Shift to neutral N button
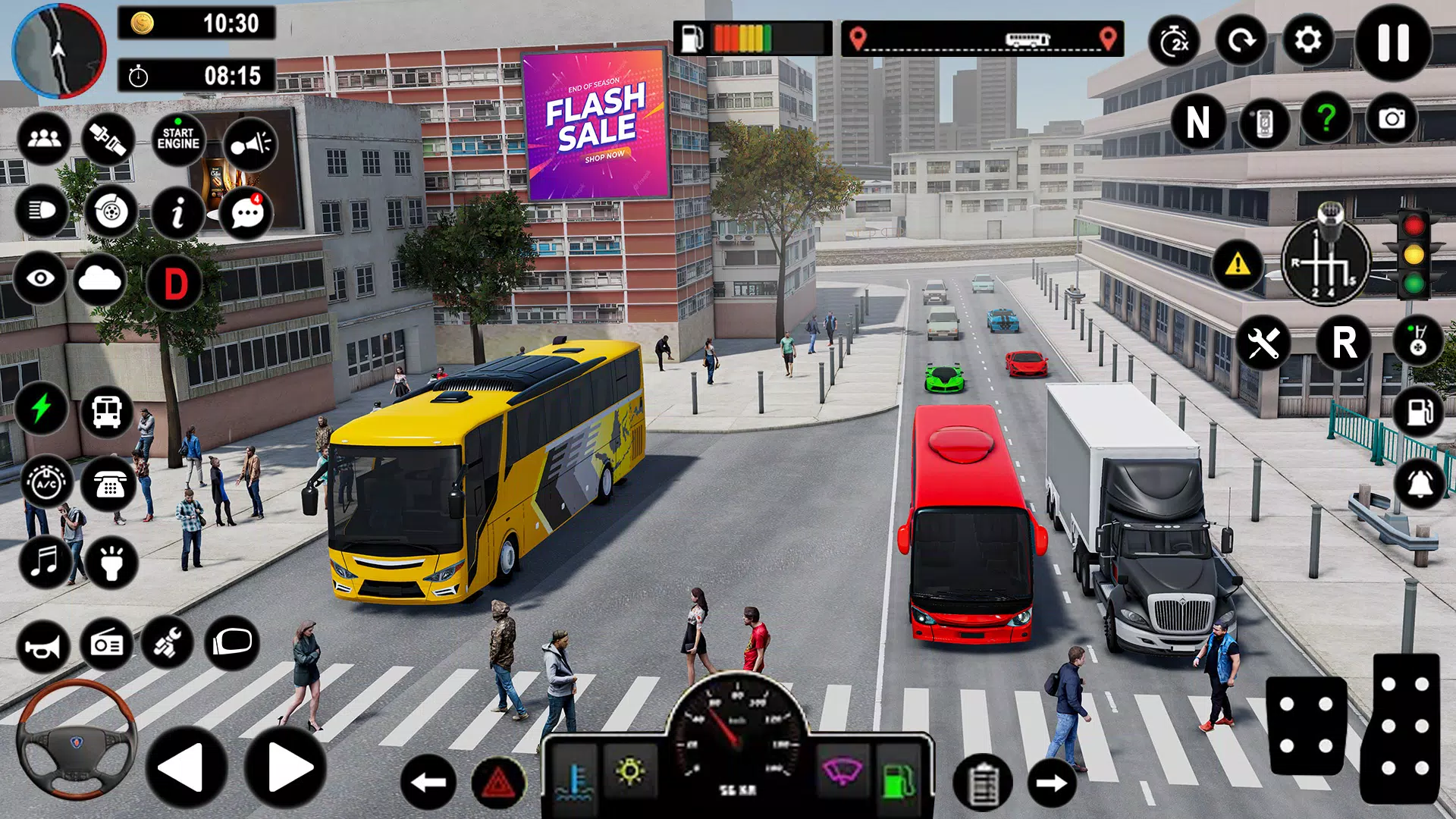Viewport: 1456px width, 819px height. tap(1197, 122)
